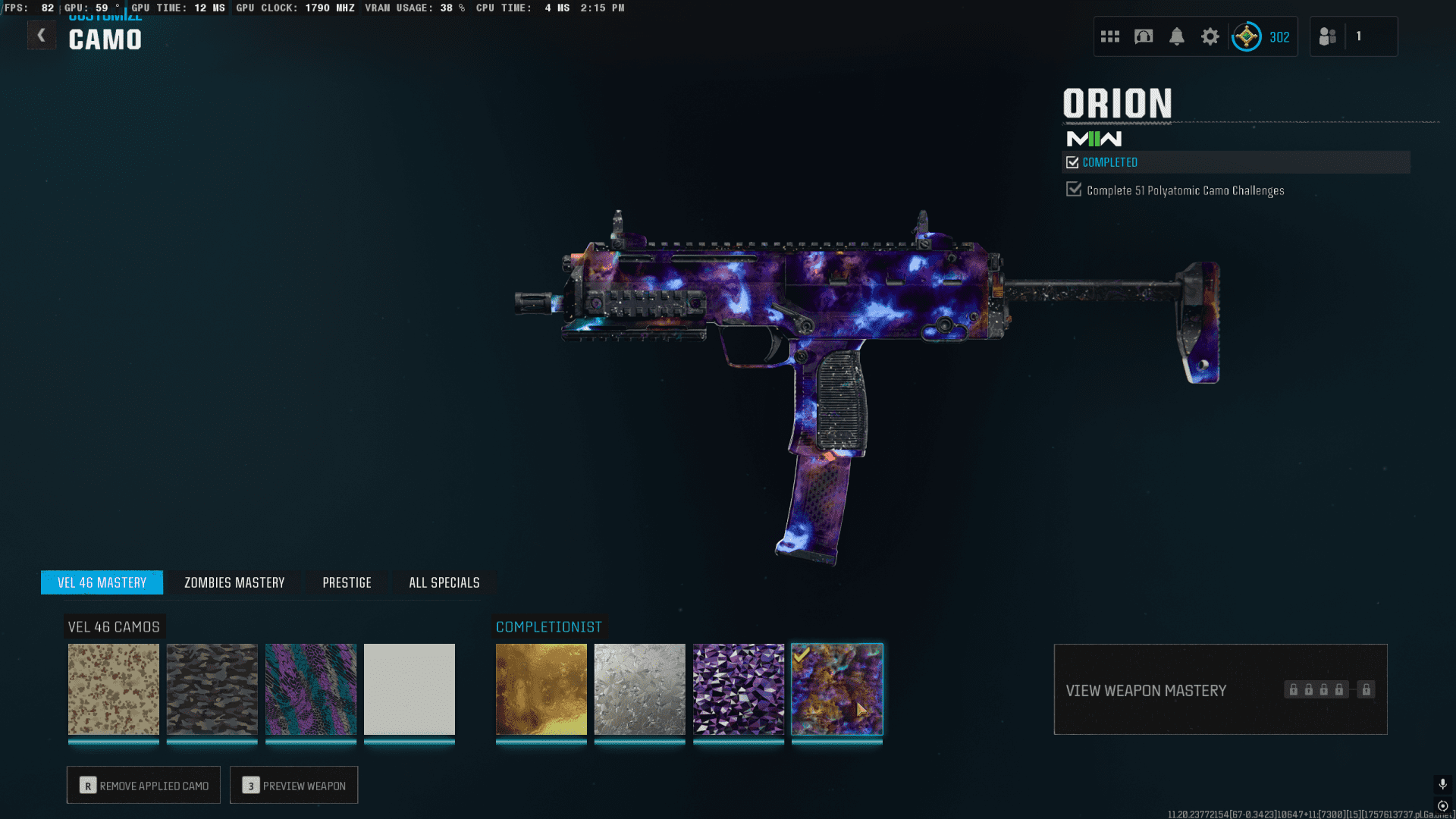Switch to the Zombies Mastery tab
This screenshot has width=1456, height=819.
pyautogui.click(x=234, y=582)
